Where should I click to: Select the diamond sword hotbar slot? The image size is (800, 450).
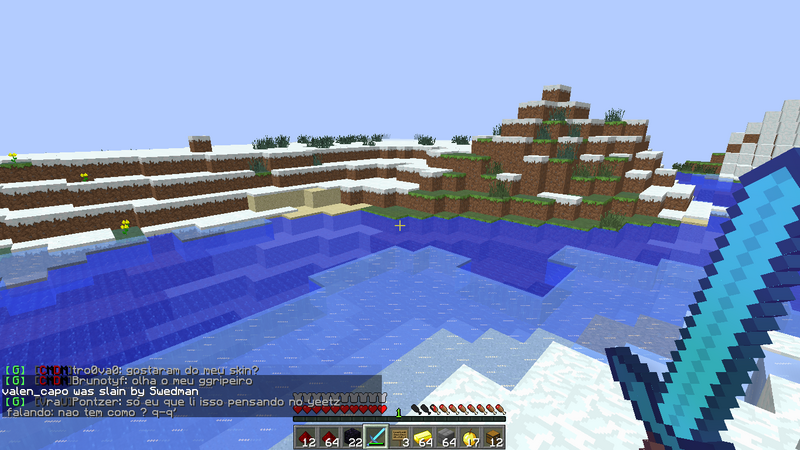coord(377,436)
